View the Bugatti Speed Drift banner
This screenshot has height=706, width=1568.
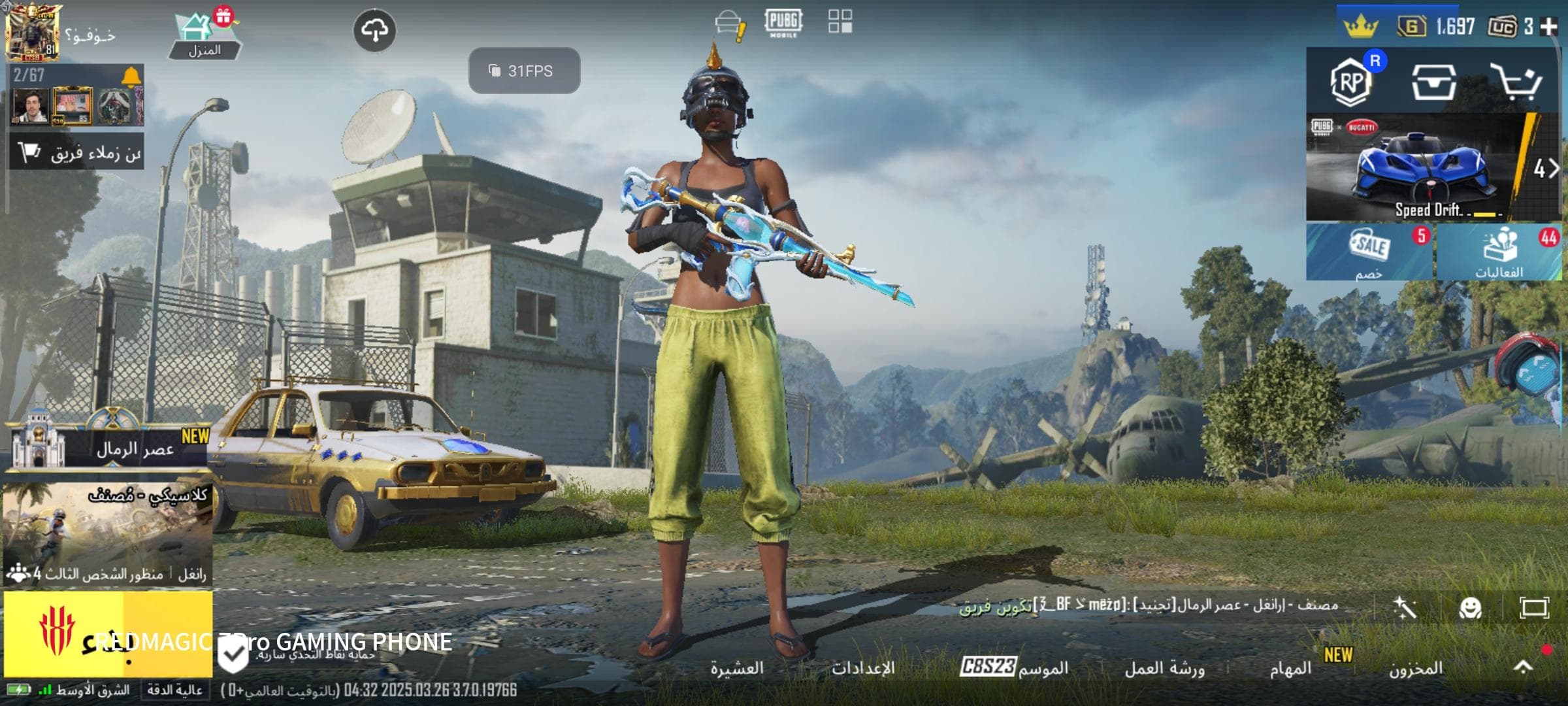click(x=1424, y=169)
